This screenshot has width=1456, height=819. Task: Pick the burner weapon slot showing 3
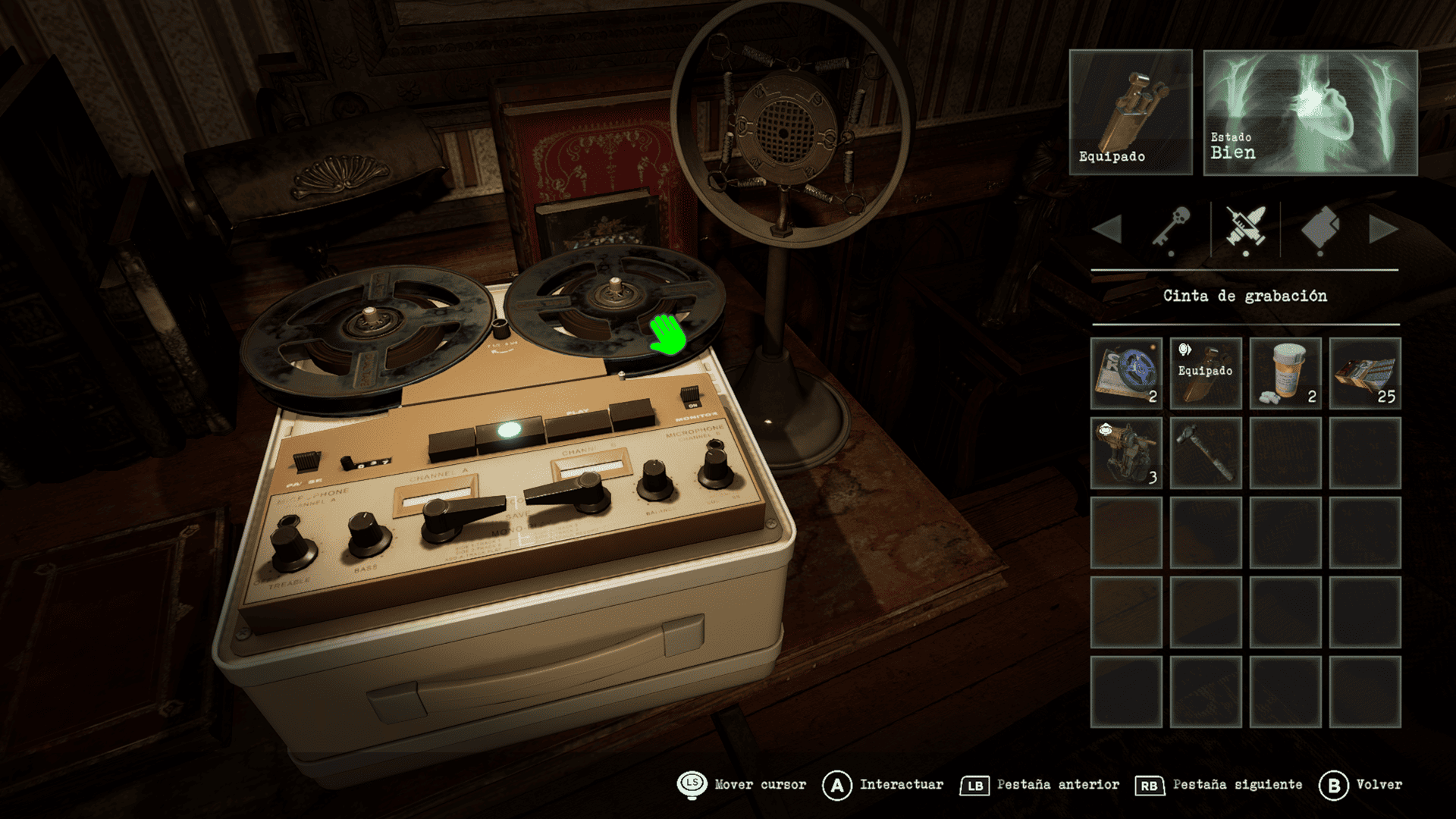(x=1126, y=453)
